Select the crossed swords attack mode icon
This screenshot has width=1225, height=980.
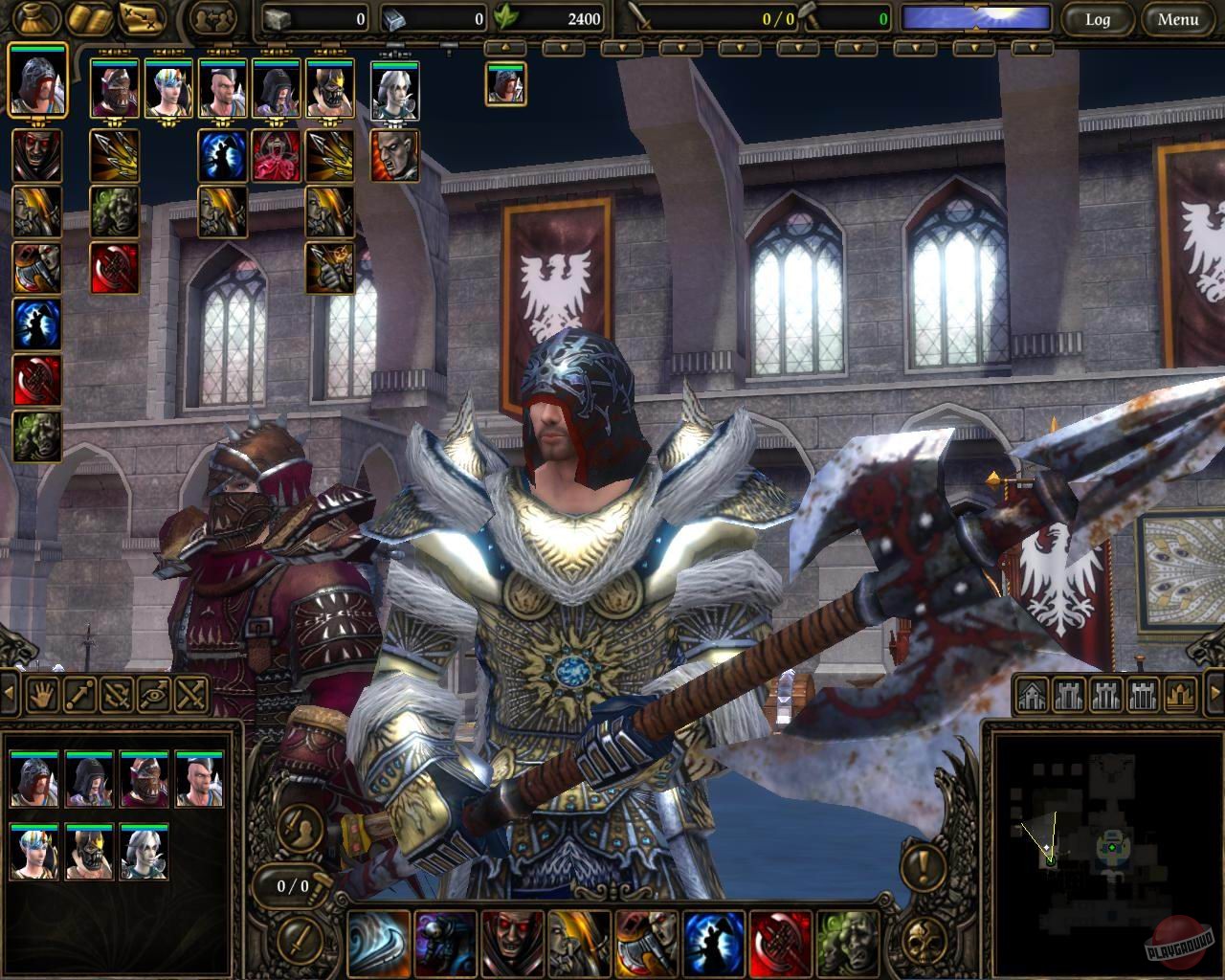pyautogui.click(x=189, y=696)
